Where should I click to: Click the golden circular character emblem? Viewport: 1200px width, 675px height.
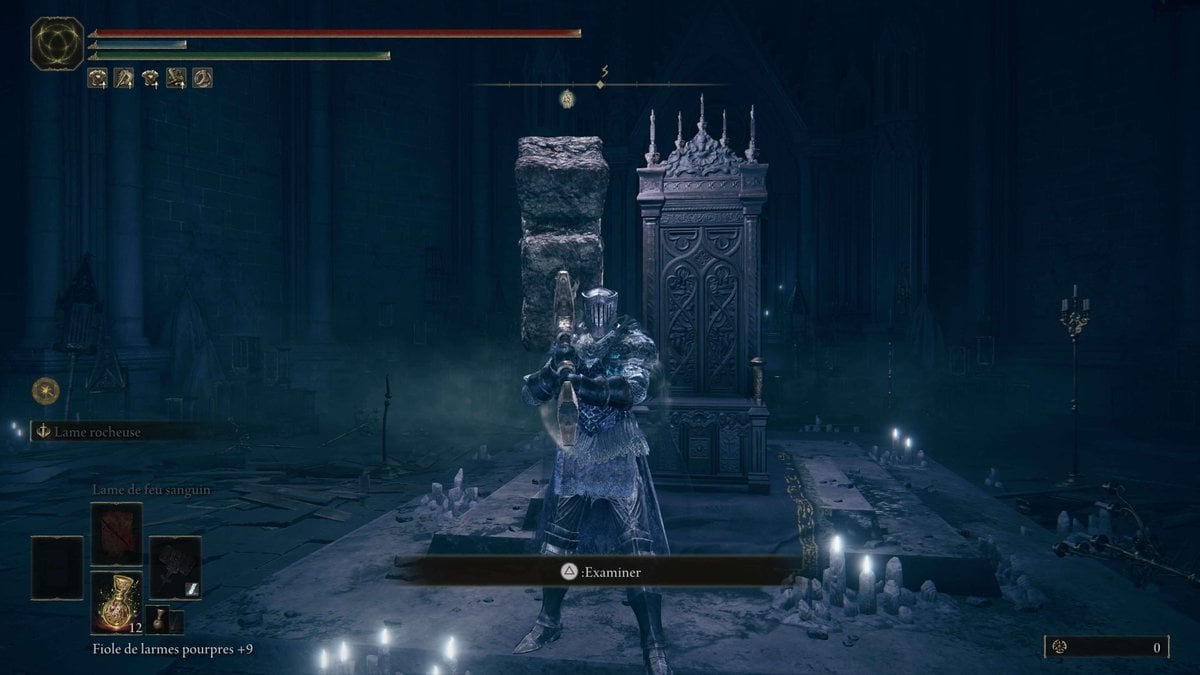pyautogui.click(x=57, y=44)
